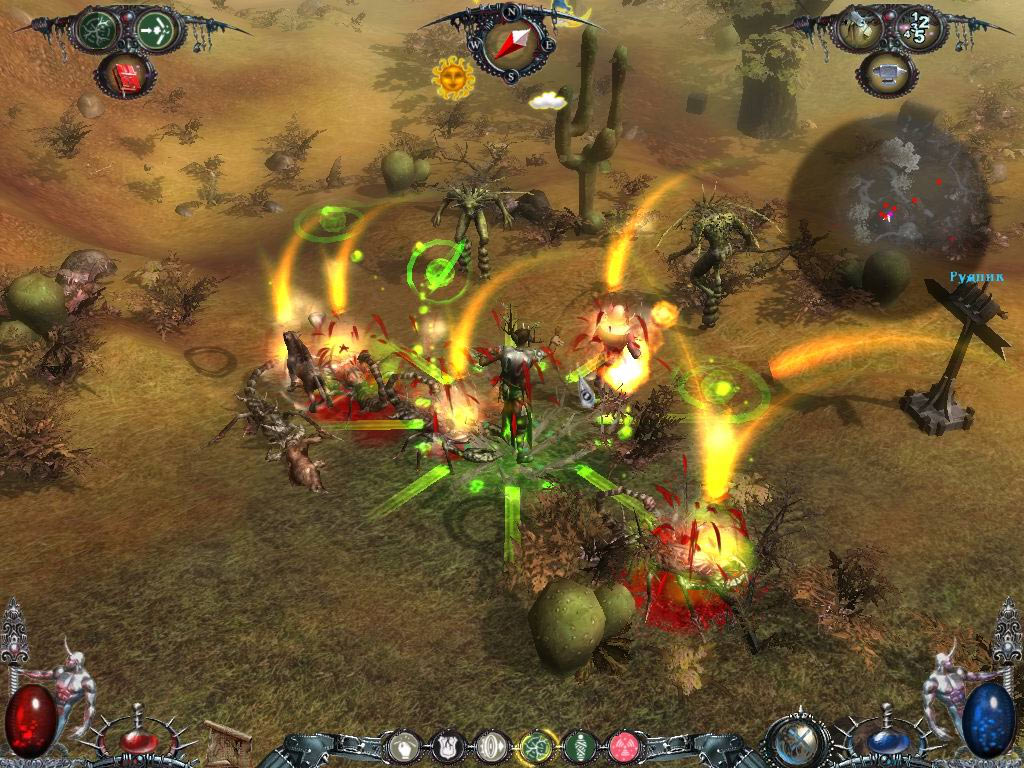Click the compass at top center
The image size is (1024, 768).
[x=511, y=44]
